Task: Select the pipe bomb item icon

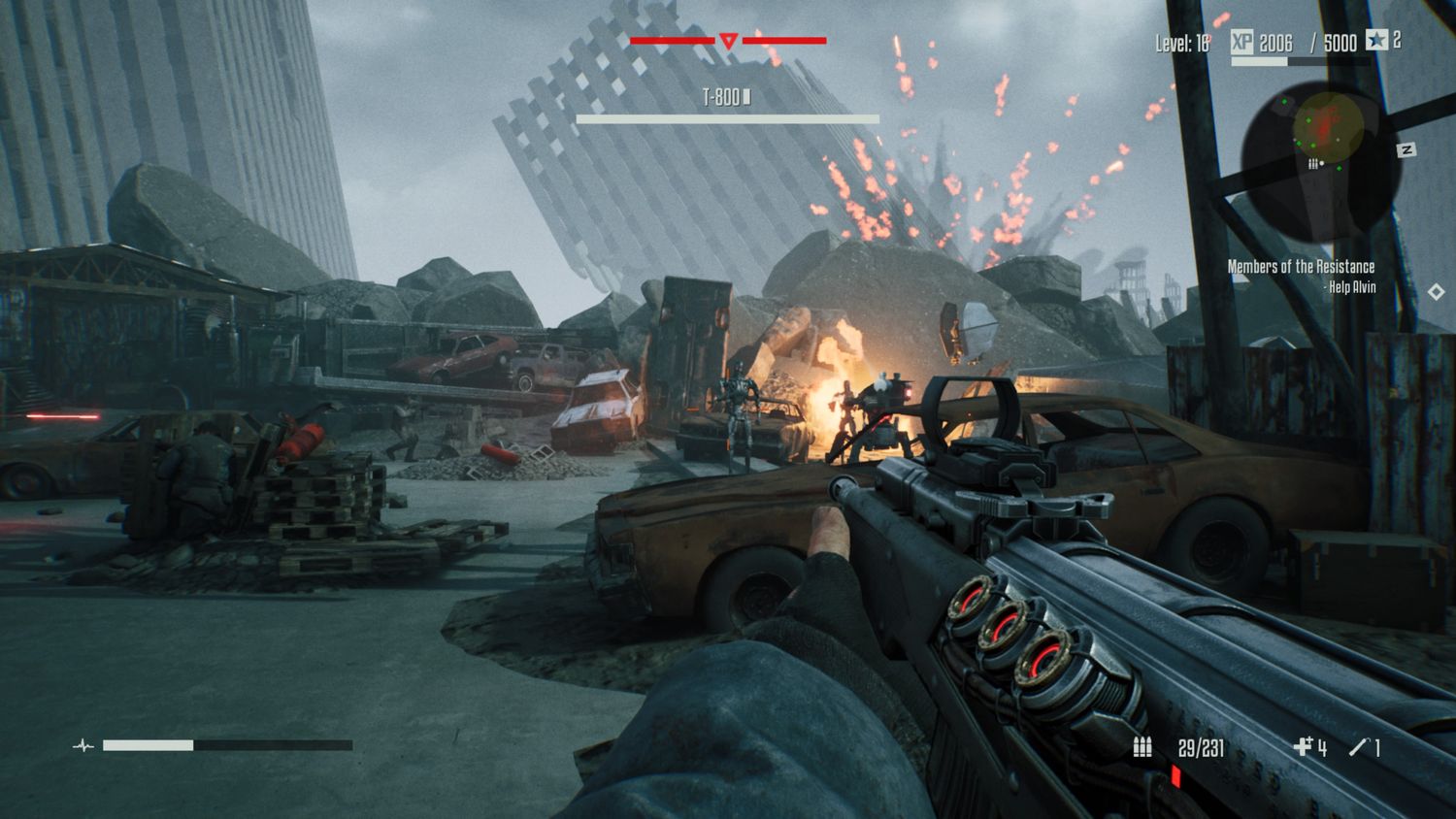Action: [1359, 746]
